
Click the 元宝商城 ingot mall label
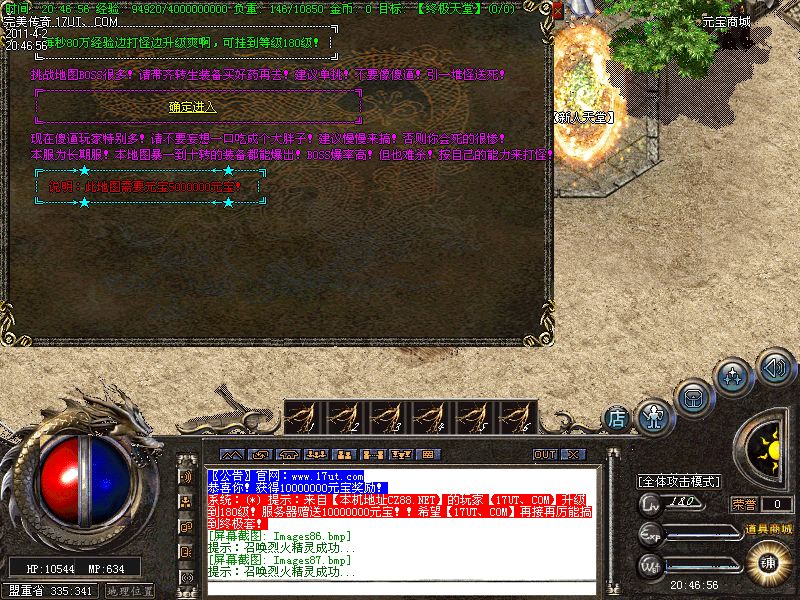726,21
